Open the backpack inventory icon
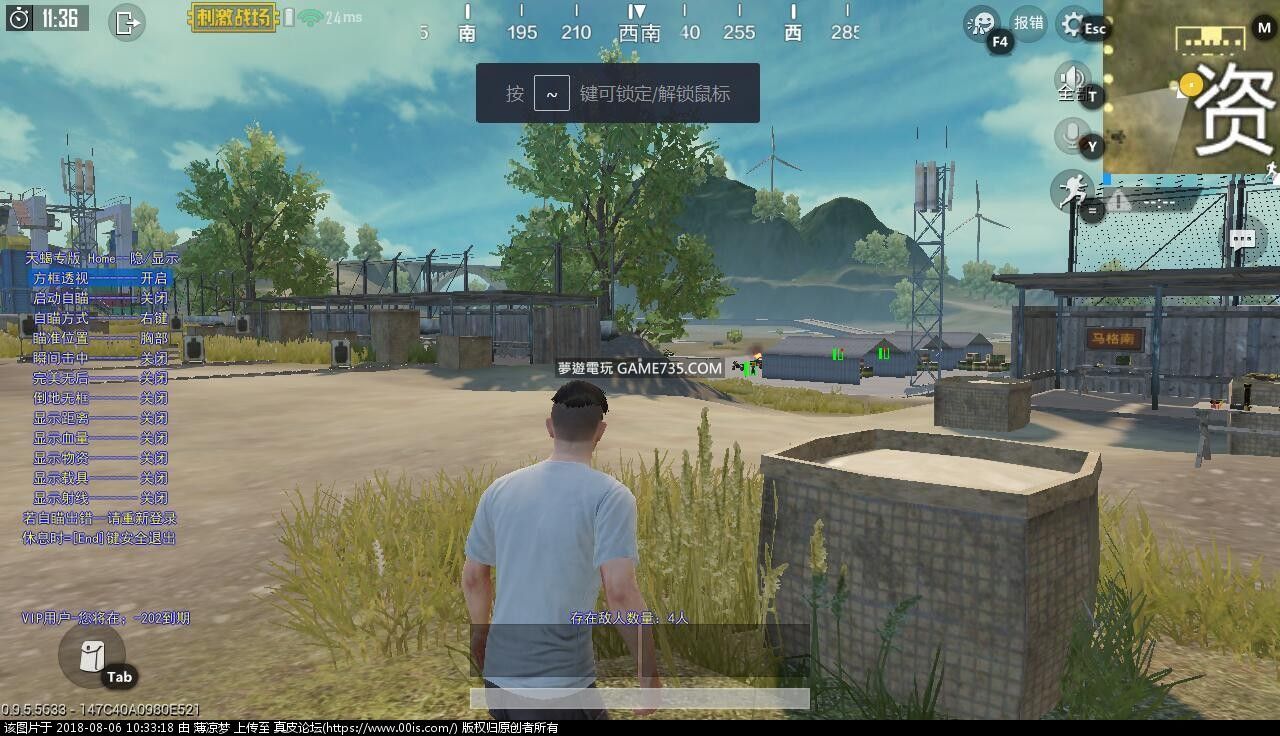The width and height of the screenshot is (1280, 736). click(x=91, y=655)
